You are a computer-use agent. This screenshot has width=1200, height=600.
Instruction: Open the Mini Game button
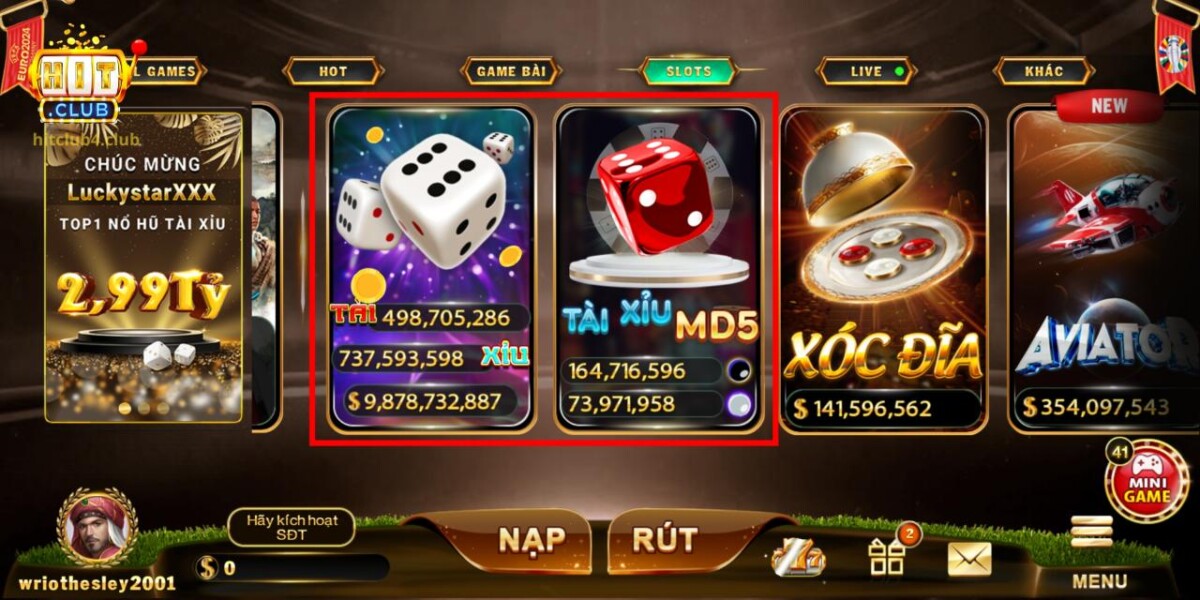click(x=1146, y=483)
